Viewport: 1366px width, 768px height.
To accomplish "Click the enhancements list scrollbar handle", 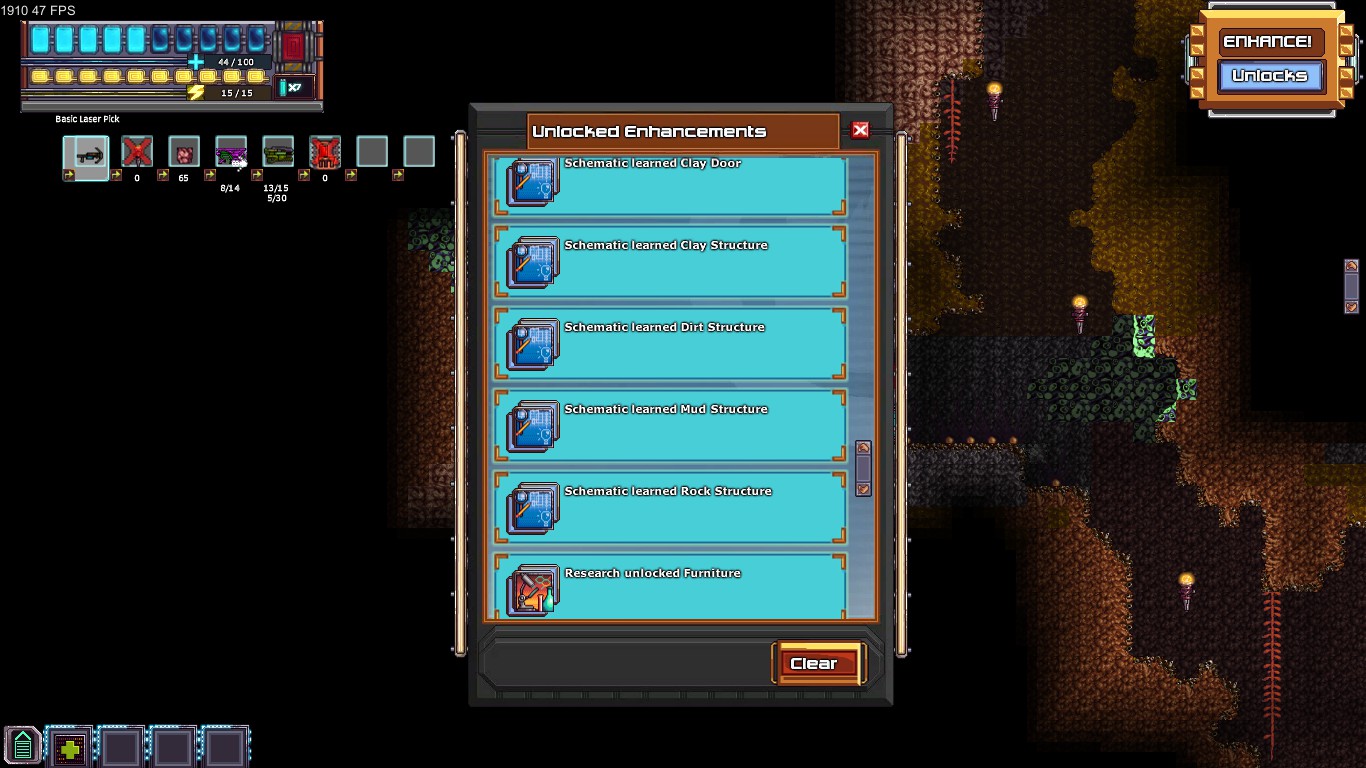I will [863, 468].
